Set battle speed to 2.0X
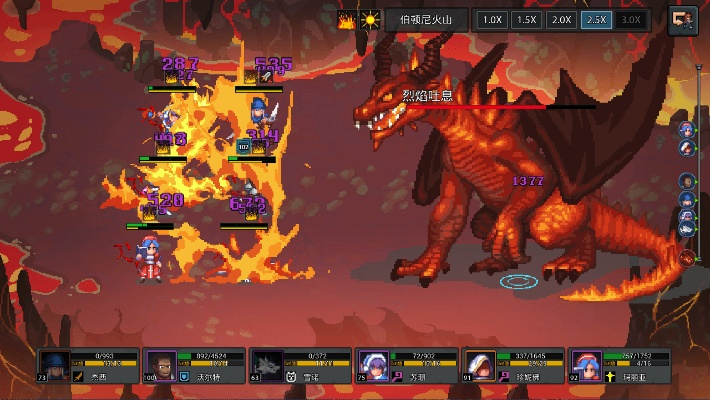 561,19
